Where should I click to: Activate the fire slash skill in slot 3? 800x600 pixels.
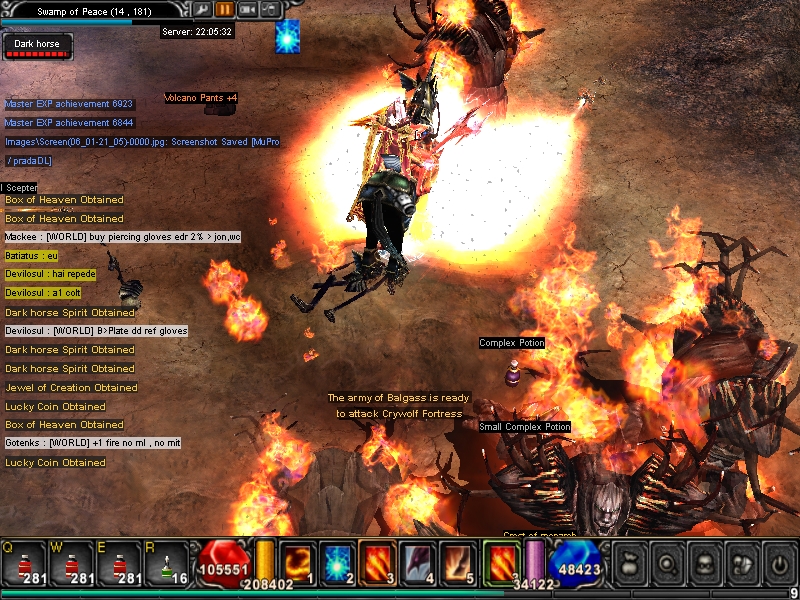click(378, 564)
